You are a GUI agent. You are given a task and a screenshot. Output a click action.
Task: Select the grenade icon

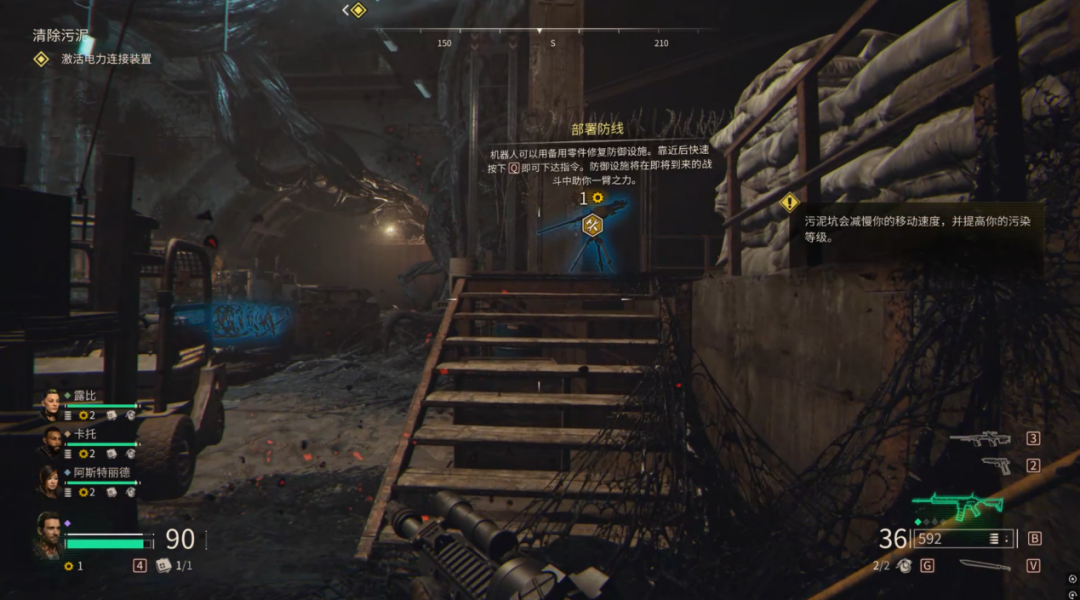coord(905,566)
